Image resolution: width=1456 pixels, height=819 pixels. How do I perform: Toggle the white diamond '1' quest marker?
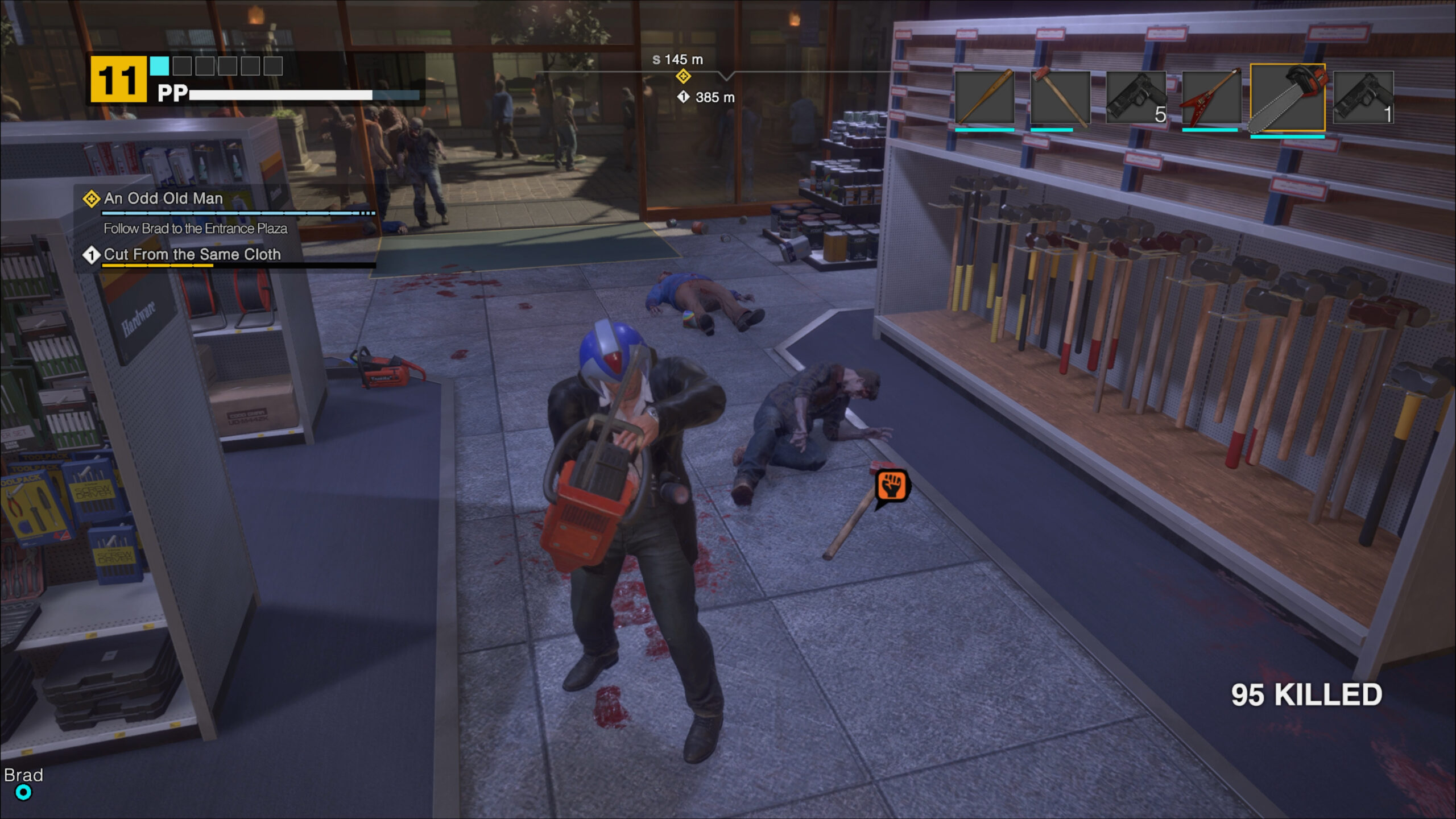[x=91, y=256]
